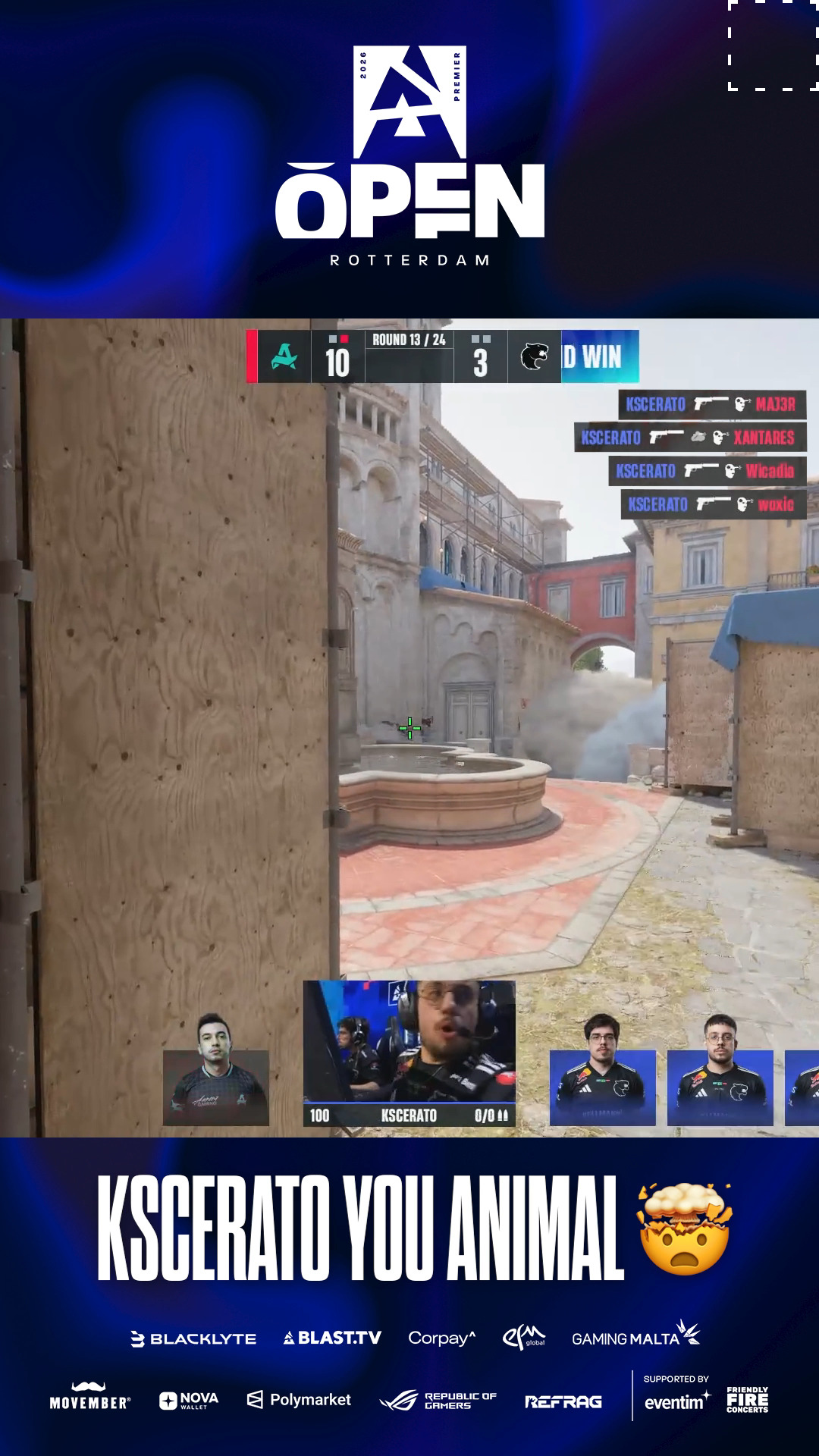Open the Polymarket sponsor logo
The image size is (819, 1456).
tap(300, 1400)
